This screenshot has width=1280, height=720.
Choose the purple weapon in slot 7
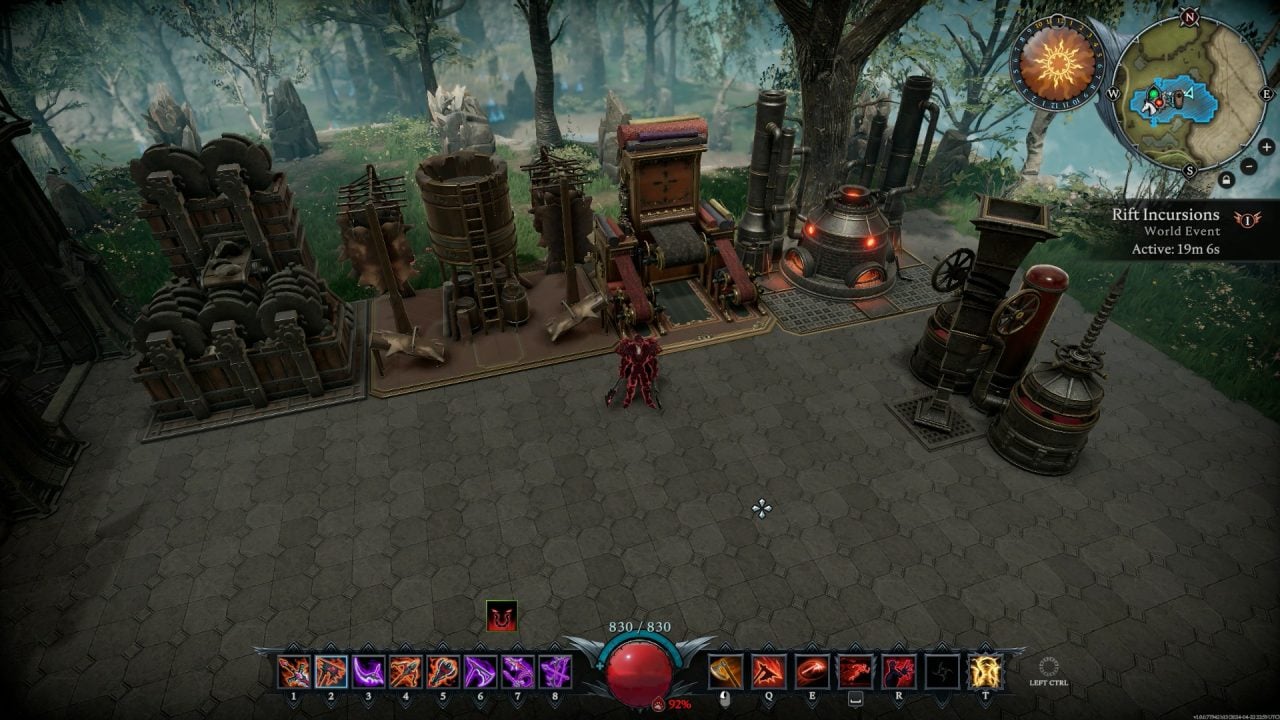pyautogui.click(x=517, y=671)
